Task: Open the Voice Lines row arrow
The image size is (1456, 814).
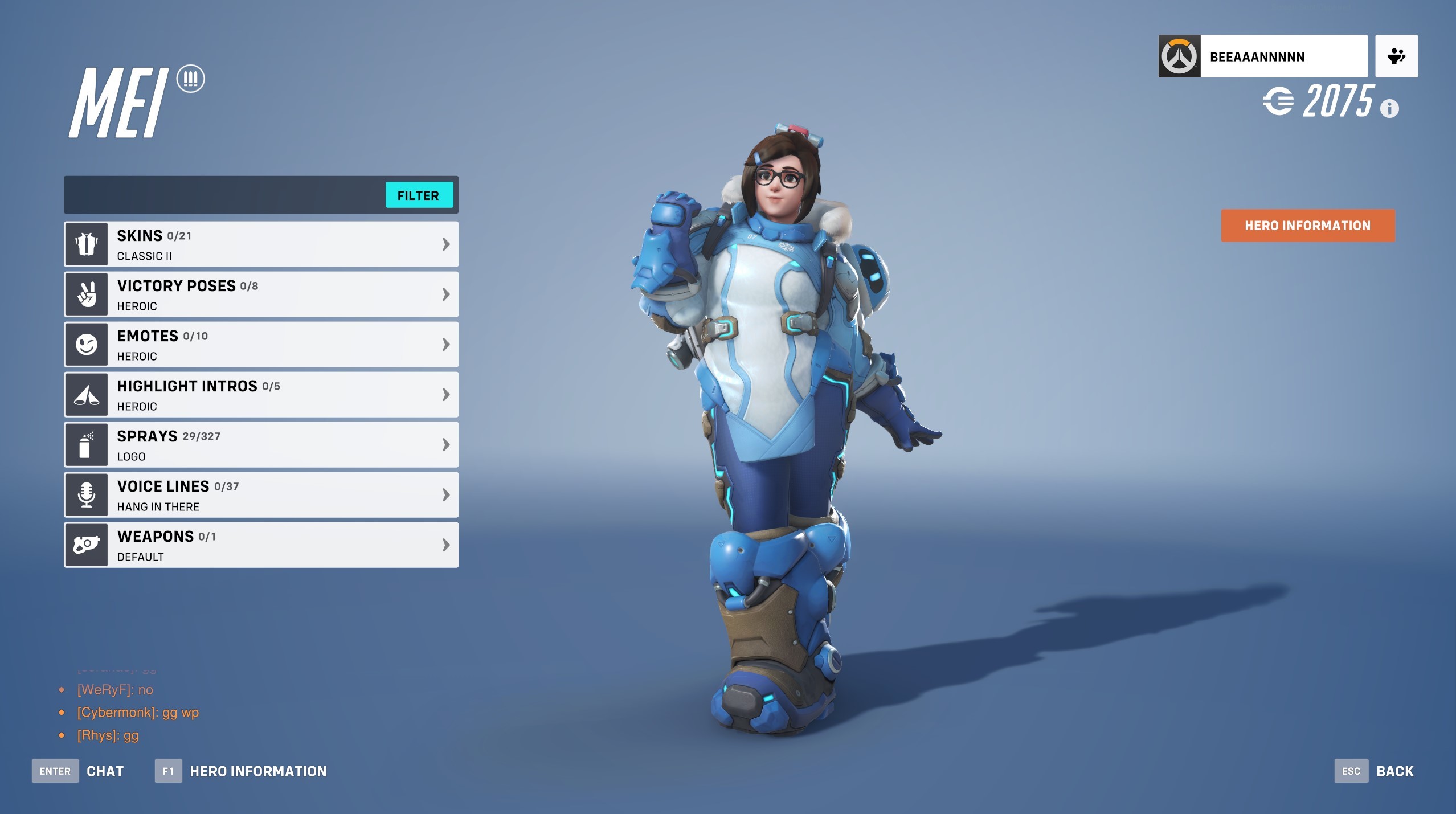Action: 446,494
